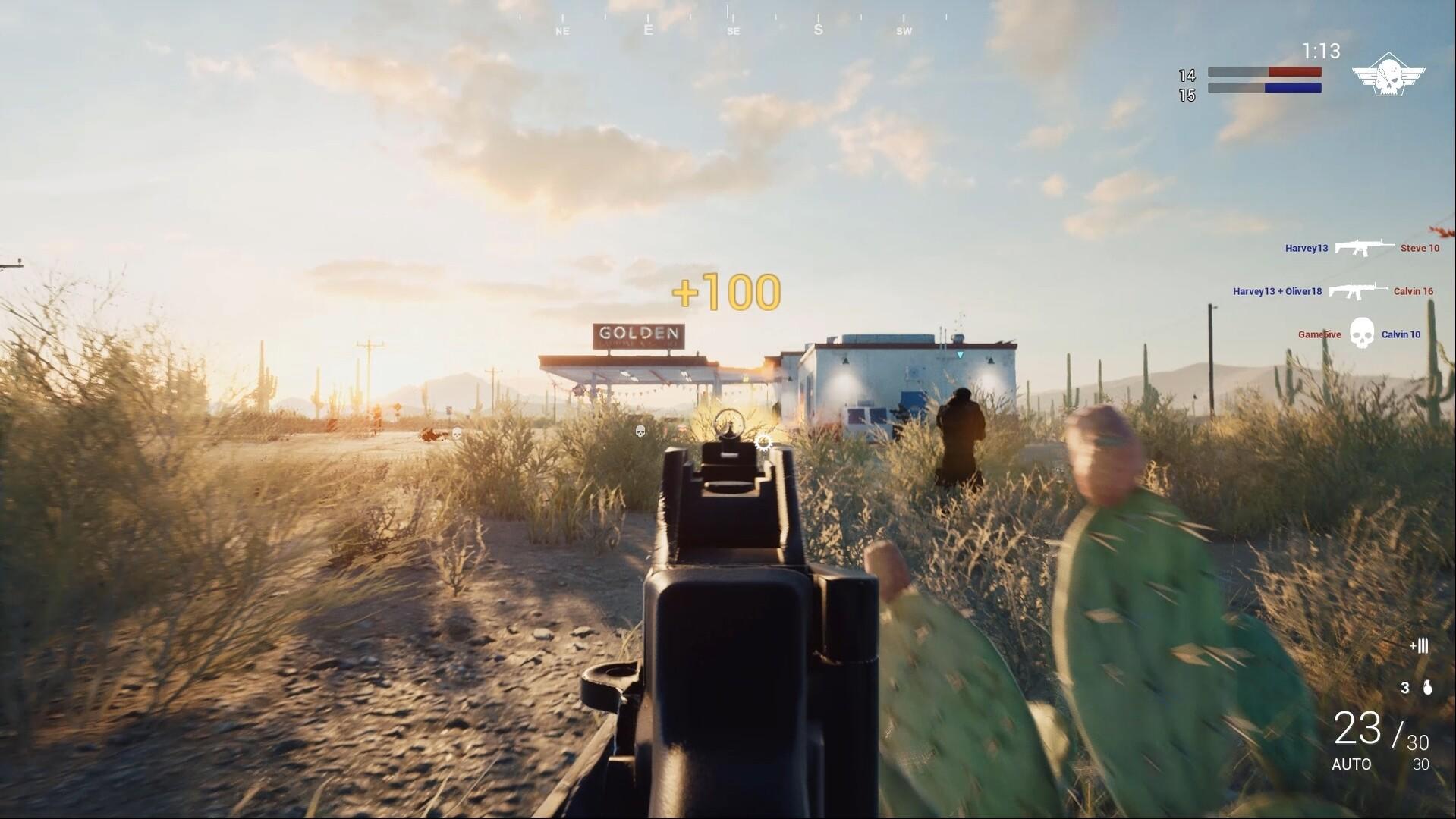The image size is (1456, 819).
Task: Toggle the AUTO fire mode label
Action: pos(1352,764)
